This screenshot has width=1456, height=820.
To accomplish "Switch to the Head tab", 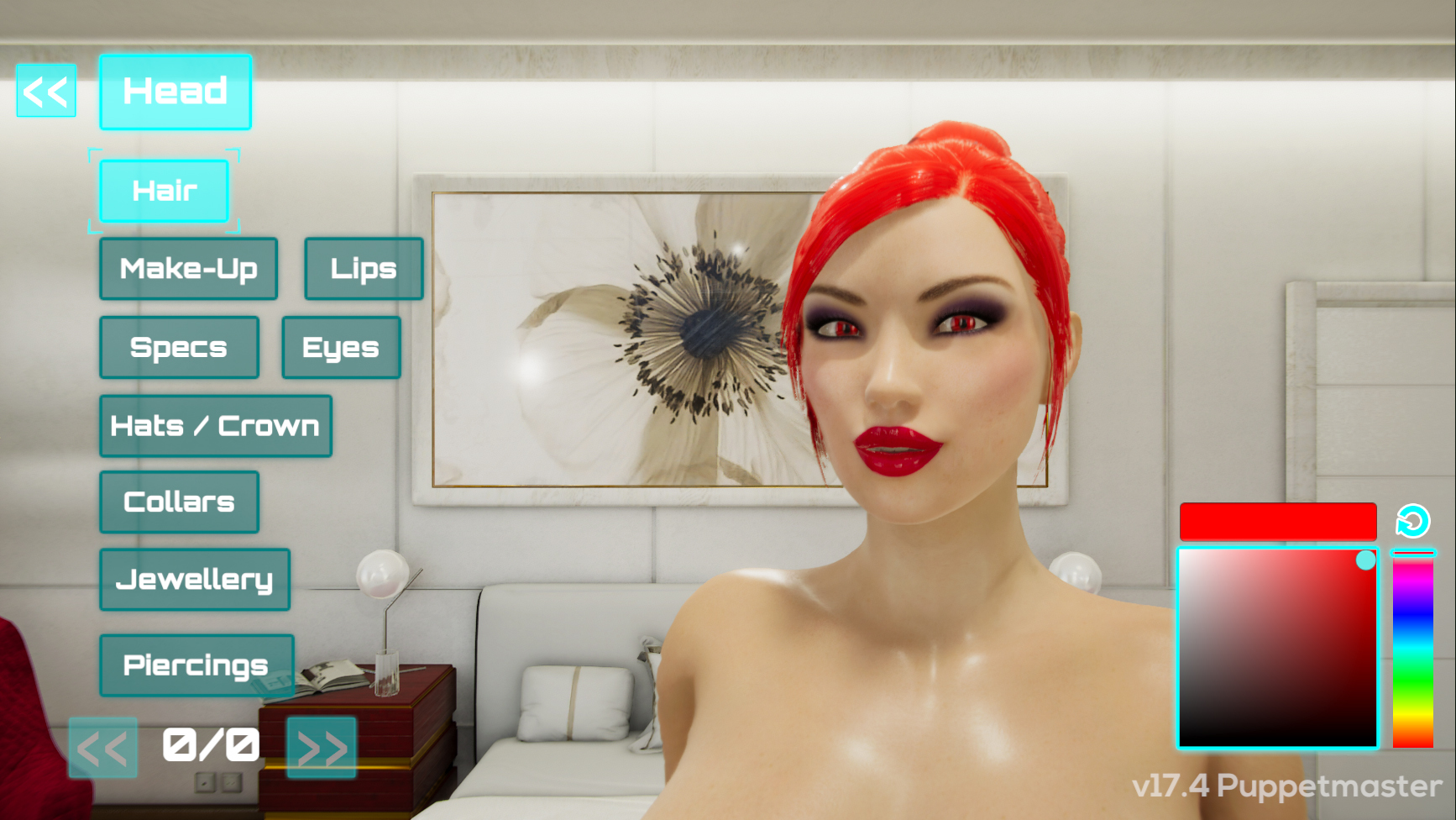I will point(175,92).
